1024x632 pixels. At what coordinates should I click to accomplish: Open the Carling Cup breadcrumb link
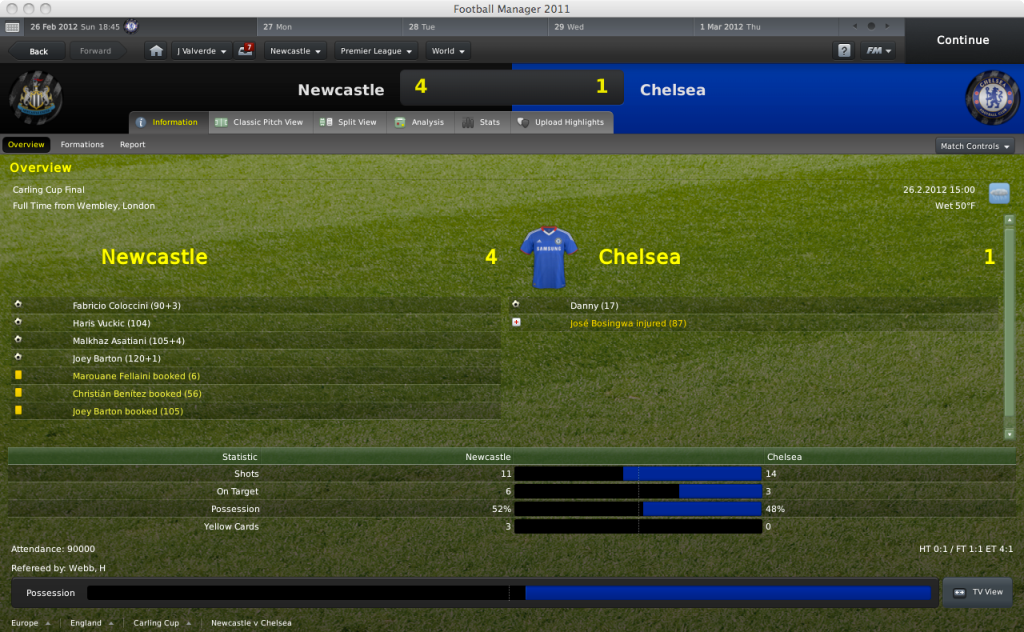click(x=156, y=623)
